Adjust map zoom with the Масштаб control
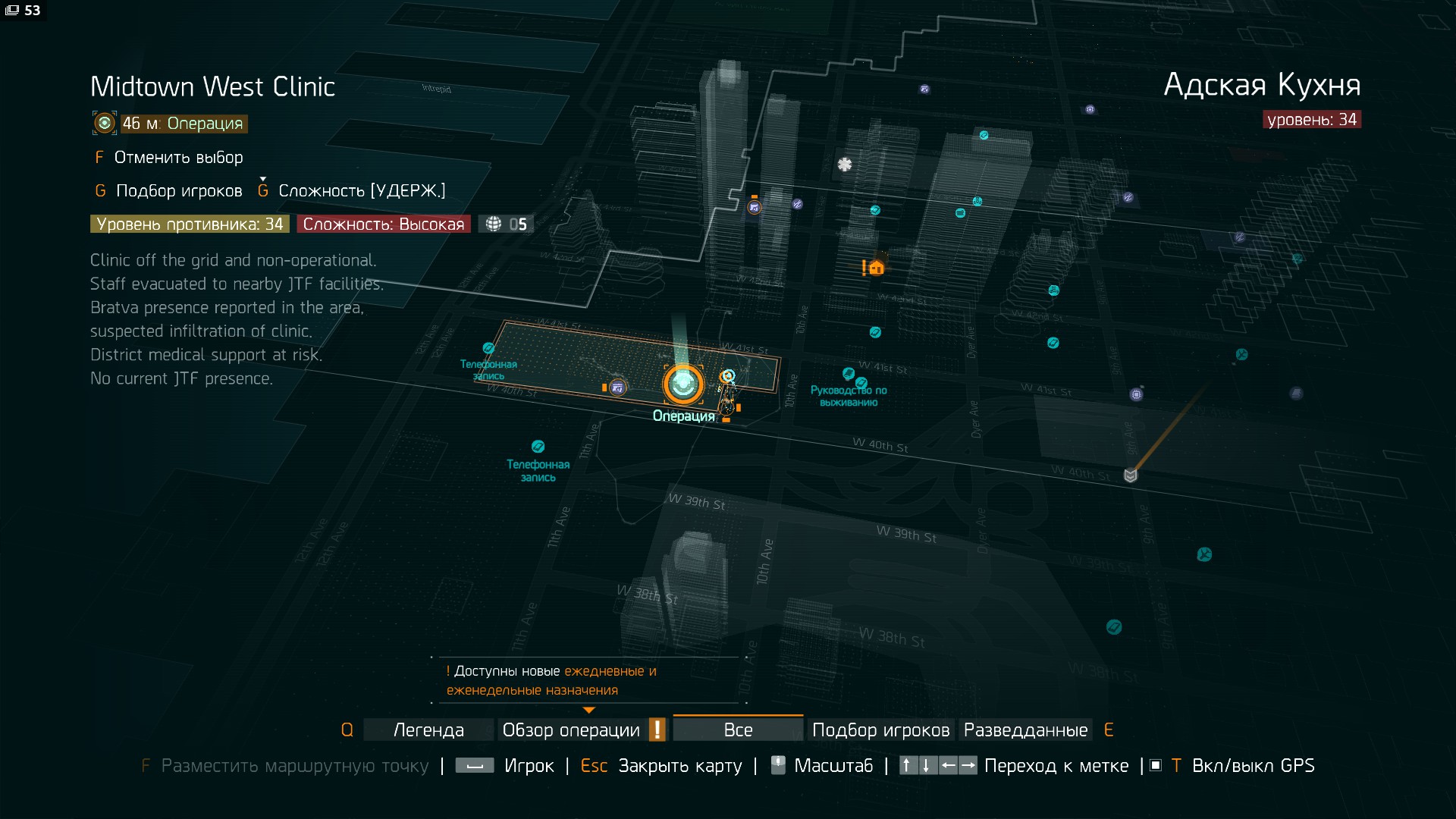Screen dimensions: 1456x819 (834, 766)
